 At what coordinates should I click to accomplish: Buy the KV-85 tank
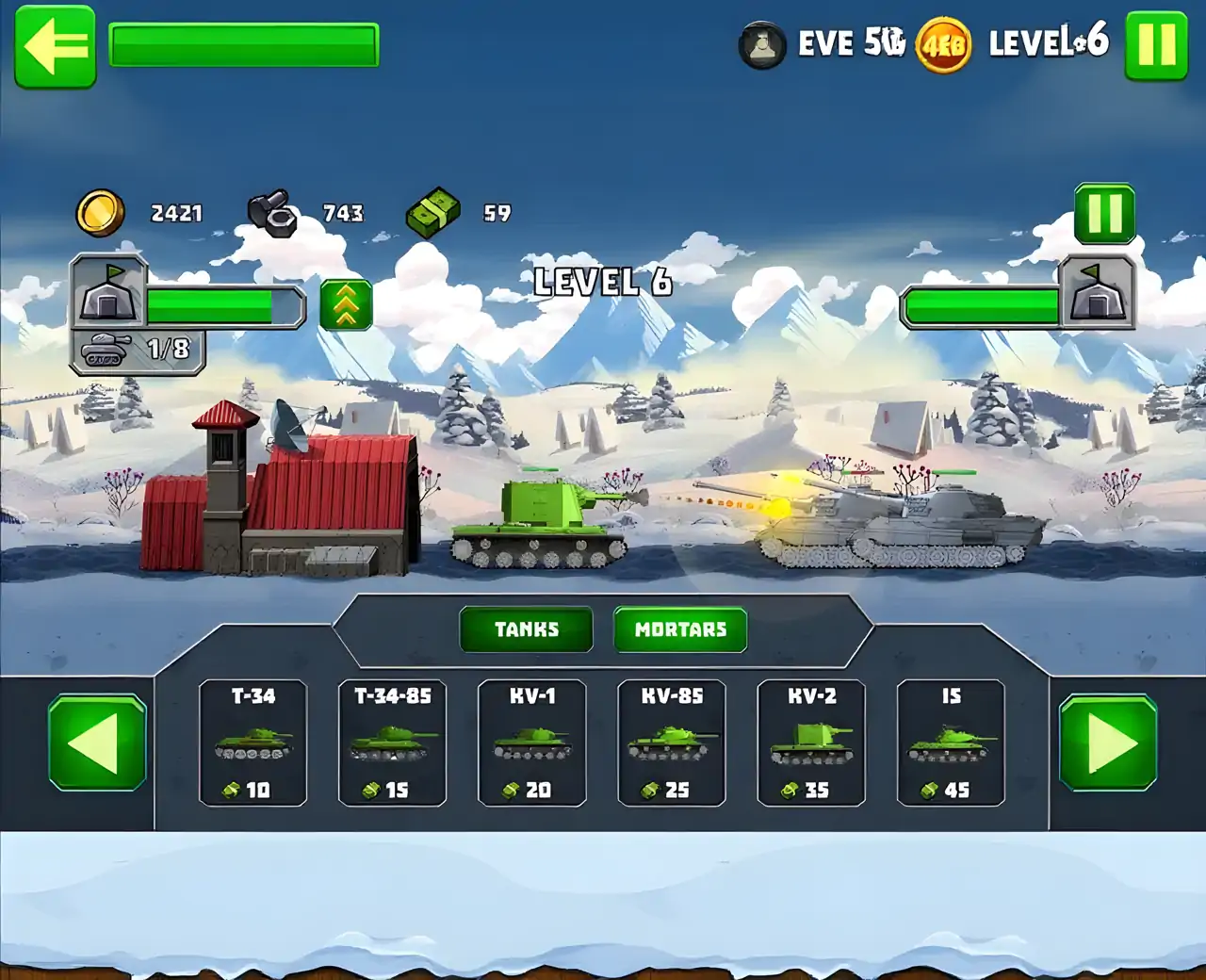(672, 743)
